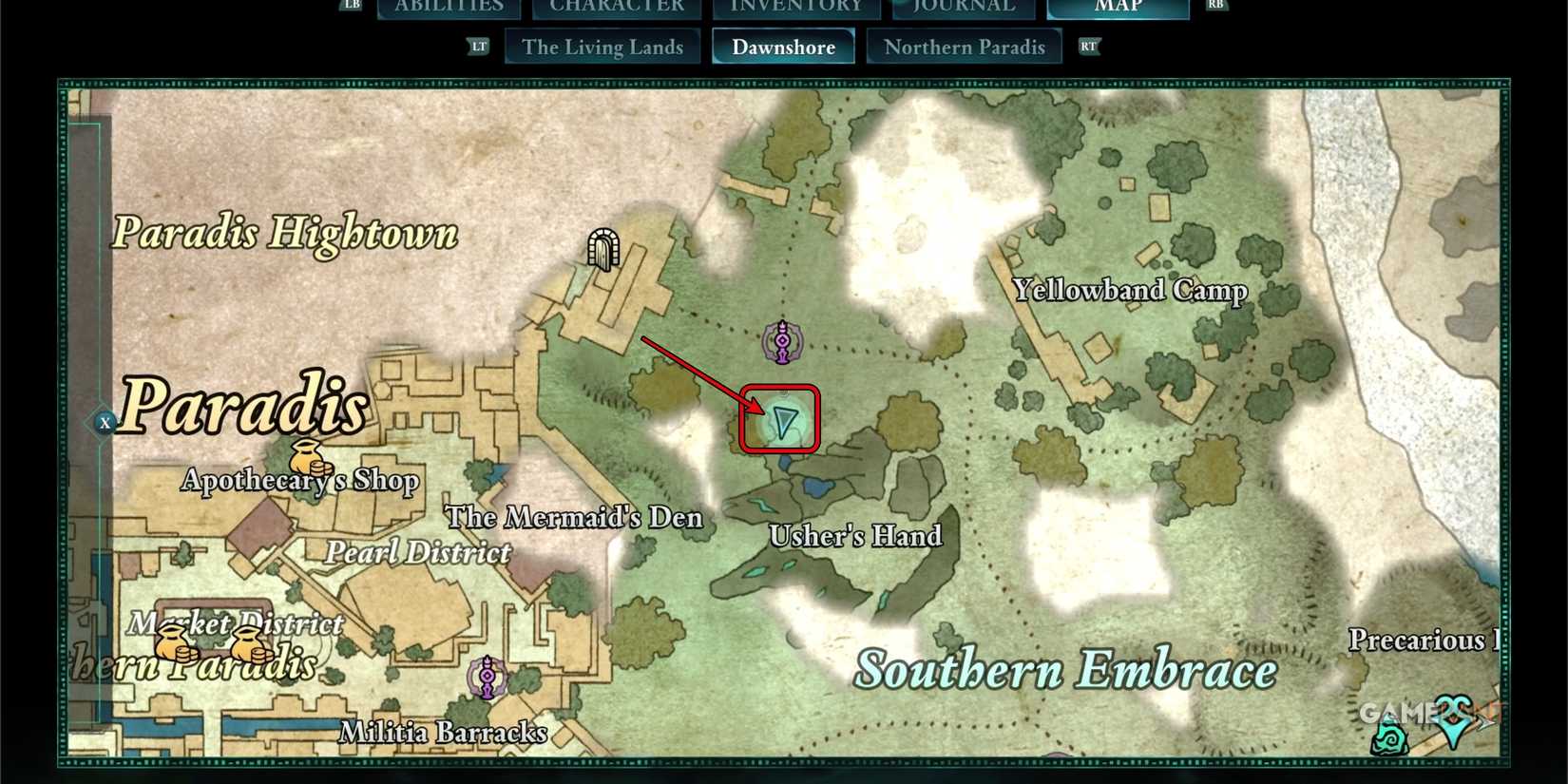Open the INVENTORY screen

[x=794, y=8]
